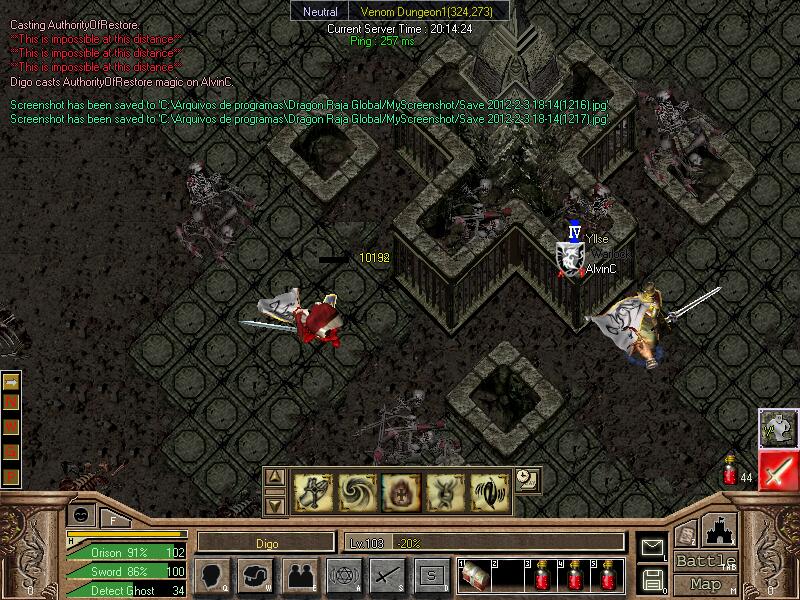Open the mail envelope button
Viewport: 800px width, 600px height.
(652, 547)
